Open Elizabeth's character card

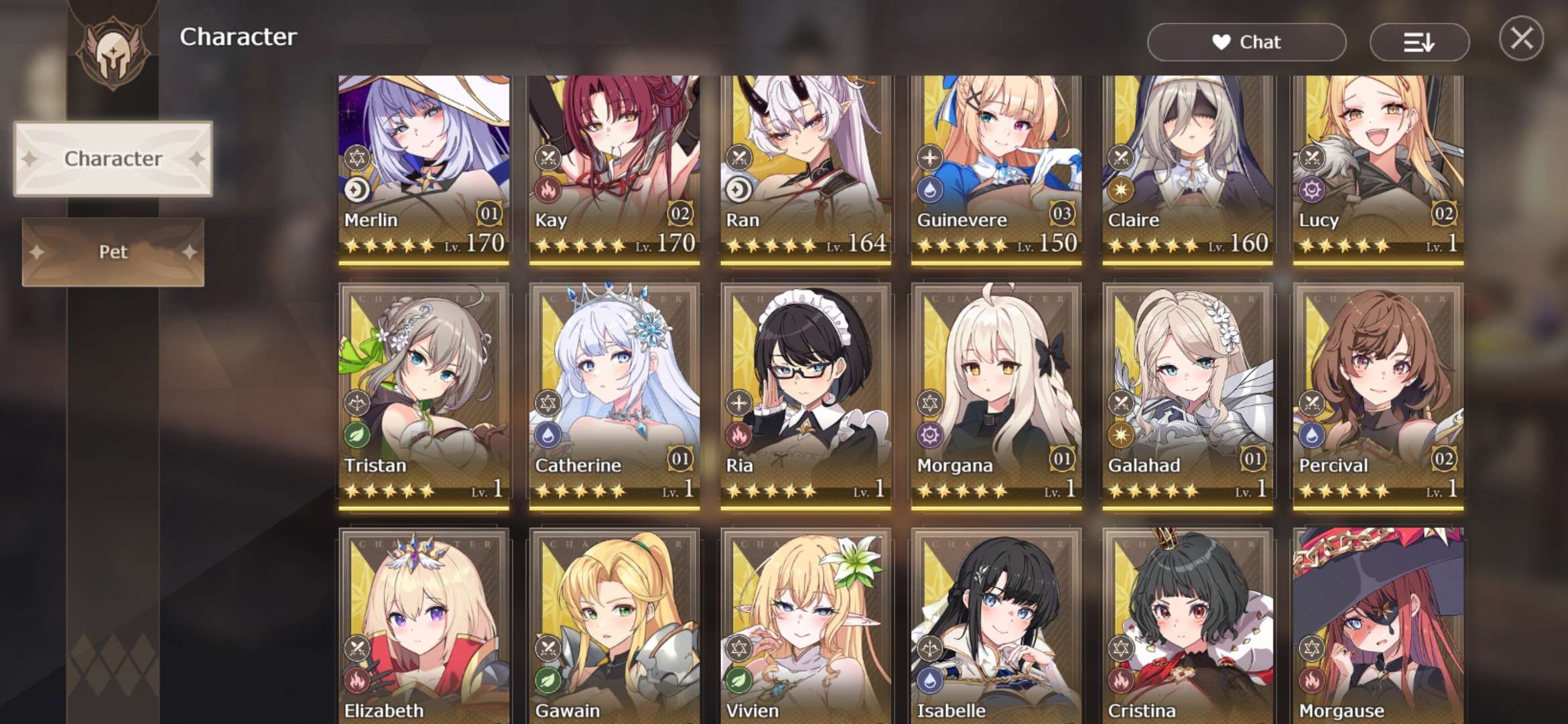[423, 627]
